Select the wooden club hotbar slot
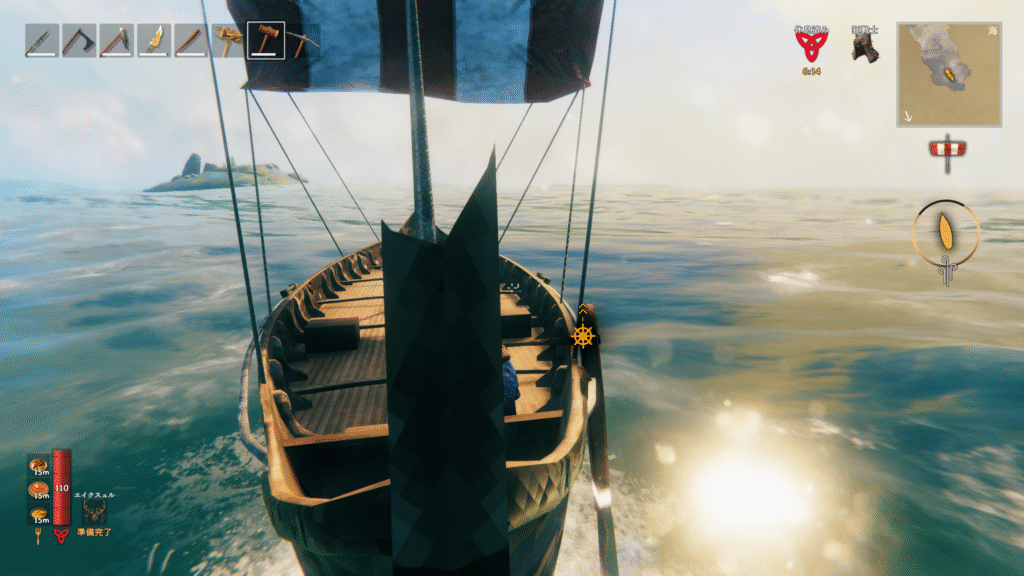1024x576 pixels. click(191, 41)
